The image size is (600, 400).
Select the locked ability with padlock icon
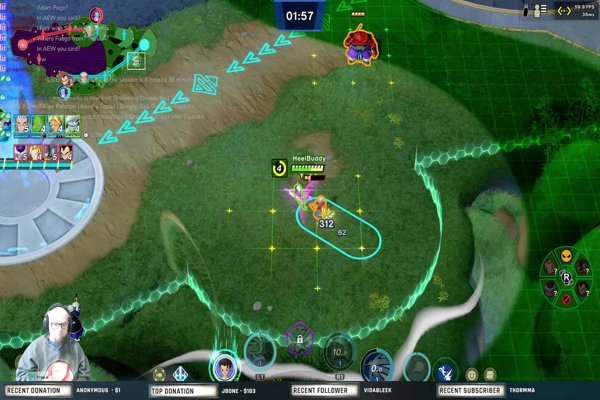coord(298,341)
